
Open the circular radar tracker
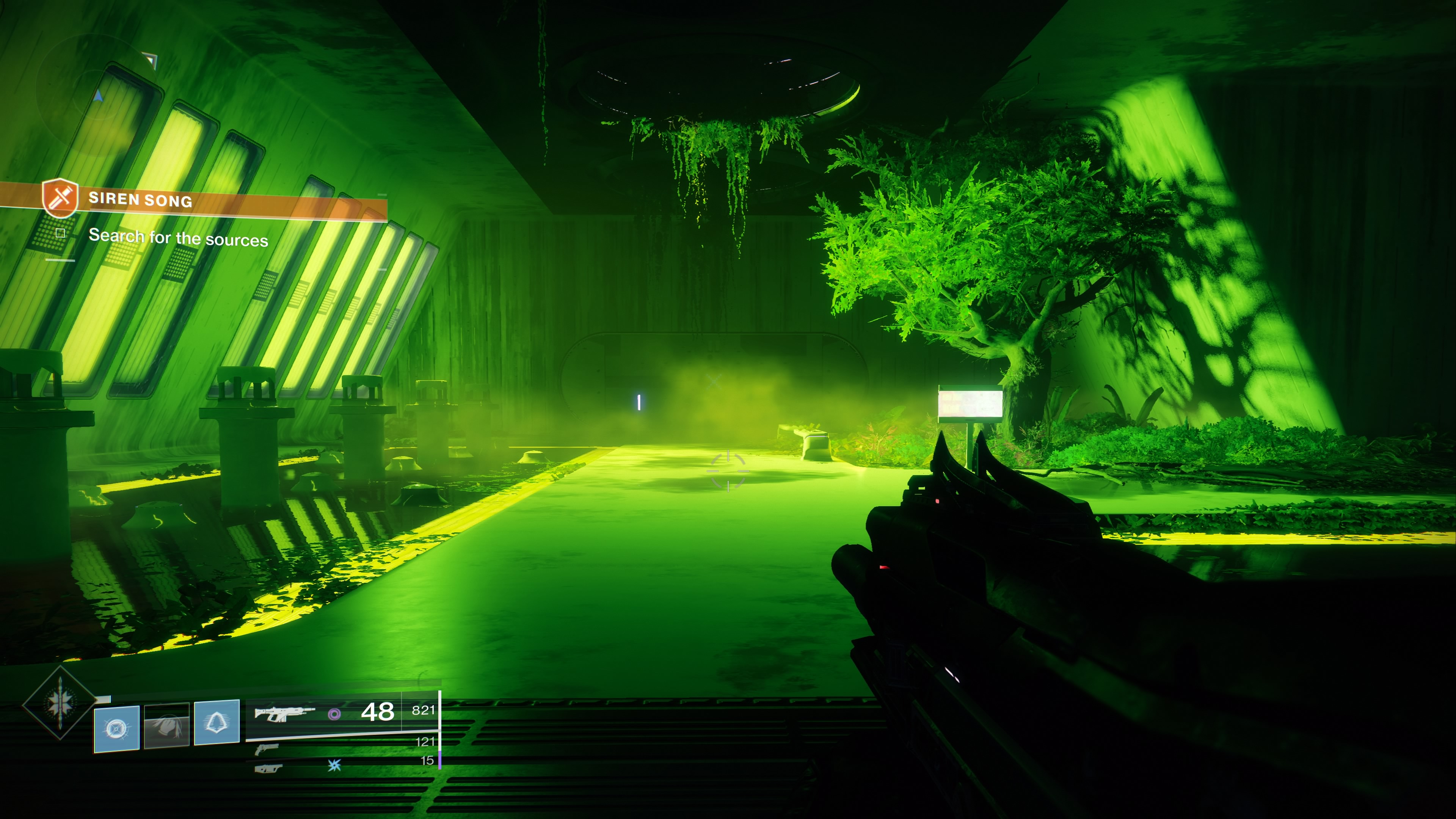pos(96,91)
